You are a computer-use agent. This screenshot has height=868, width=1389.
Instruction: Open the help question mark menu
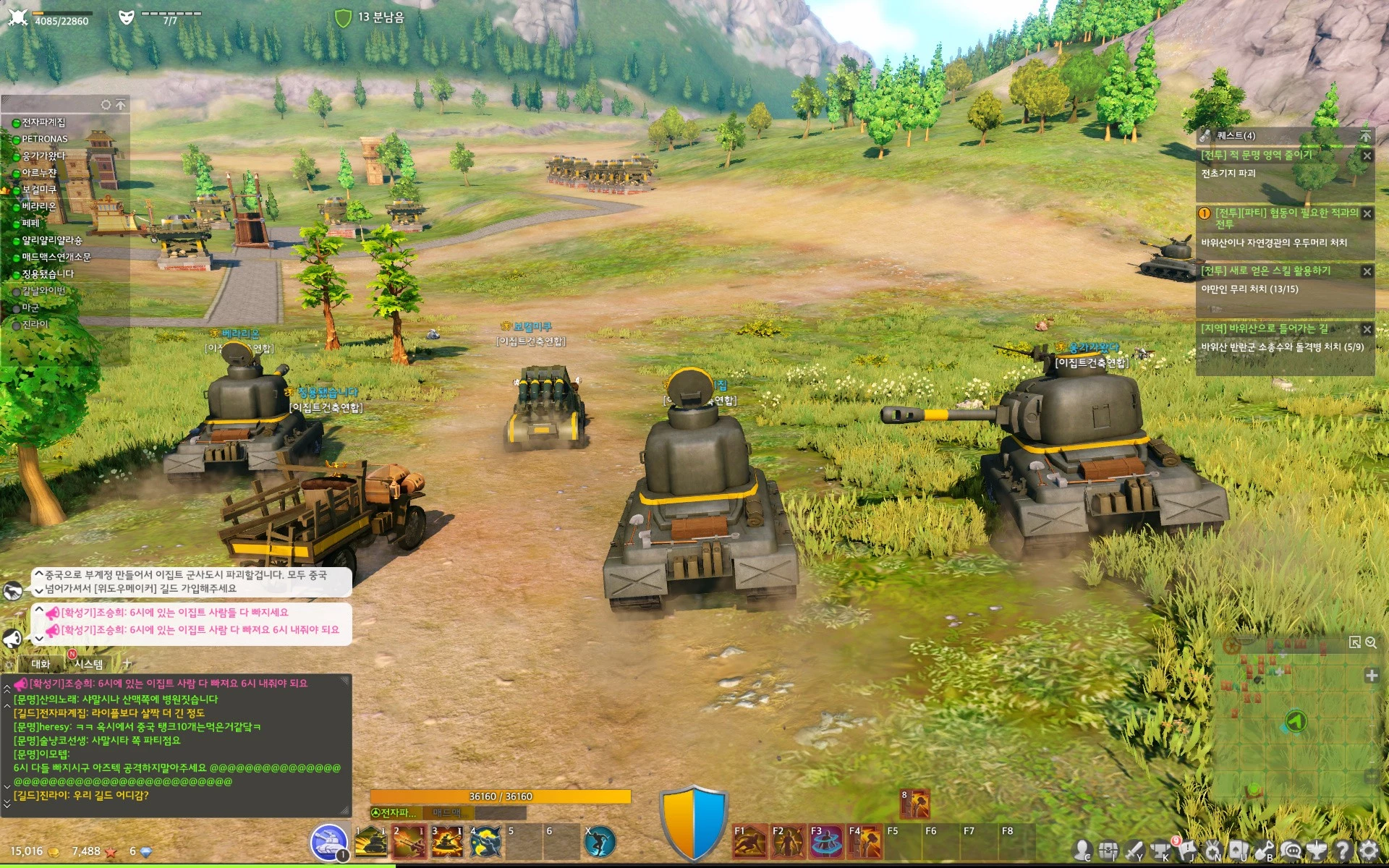[1343, 851]
